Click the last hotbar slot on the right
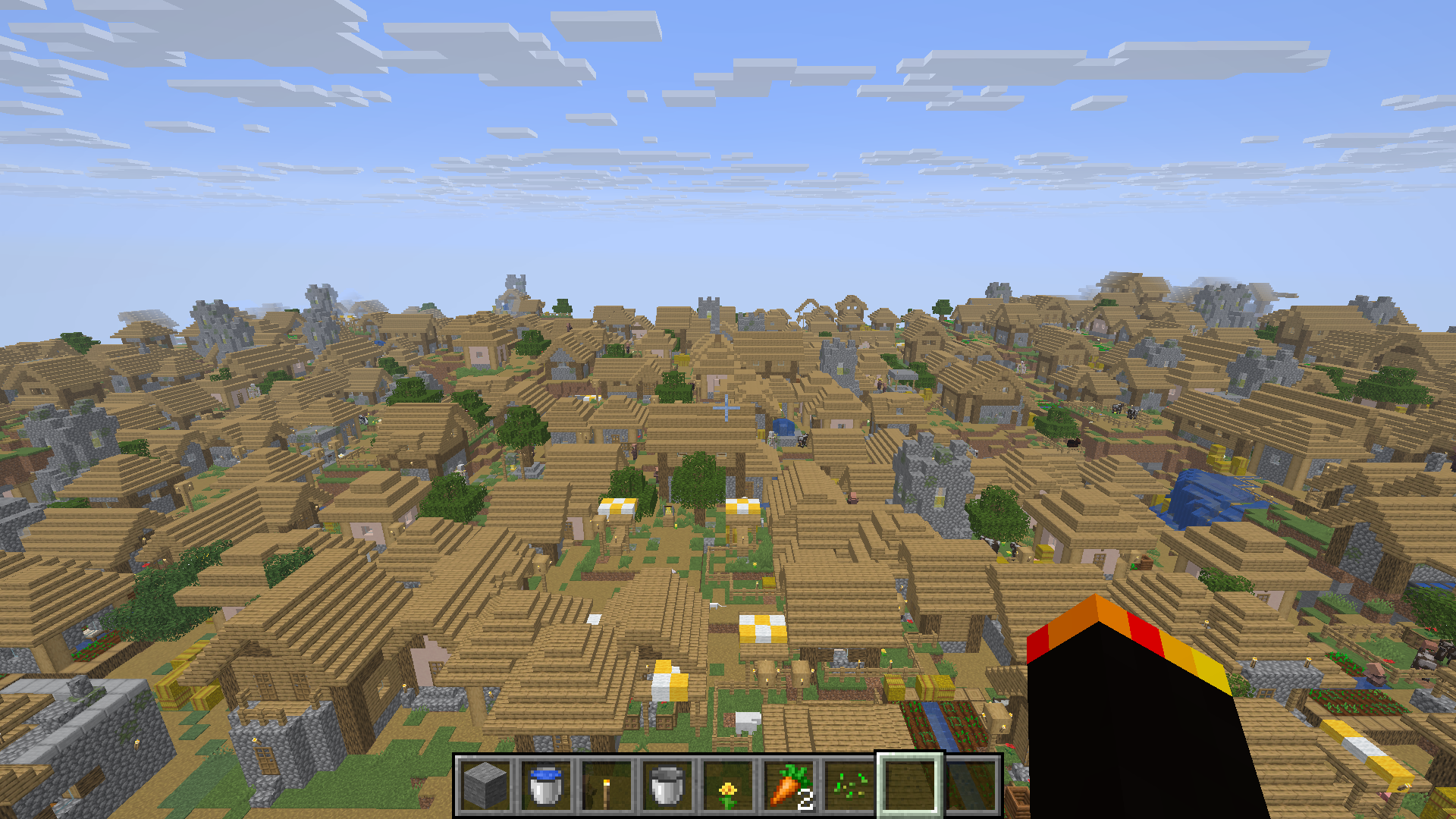This screenshot has width=1456, height=819. pyautogui.click(x=971, y=787)
